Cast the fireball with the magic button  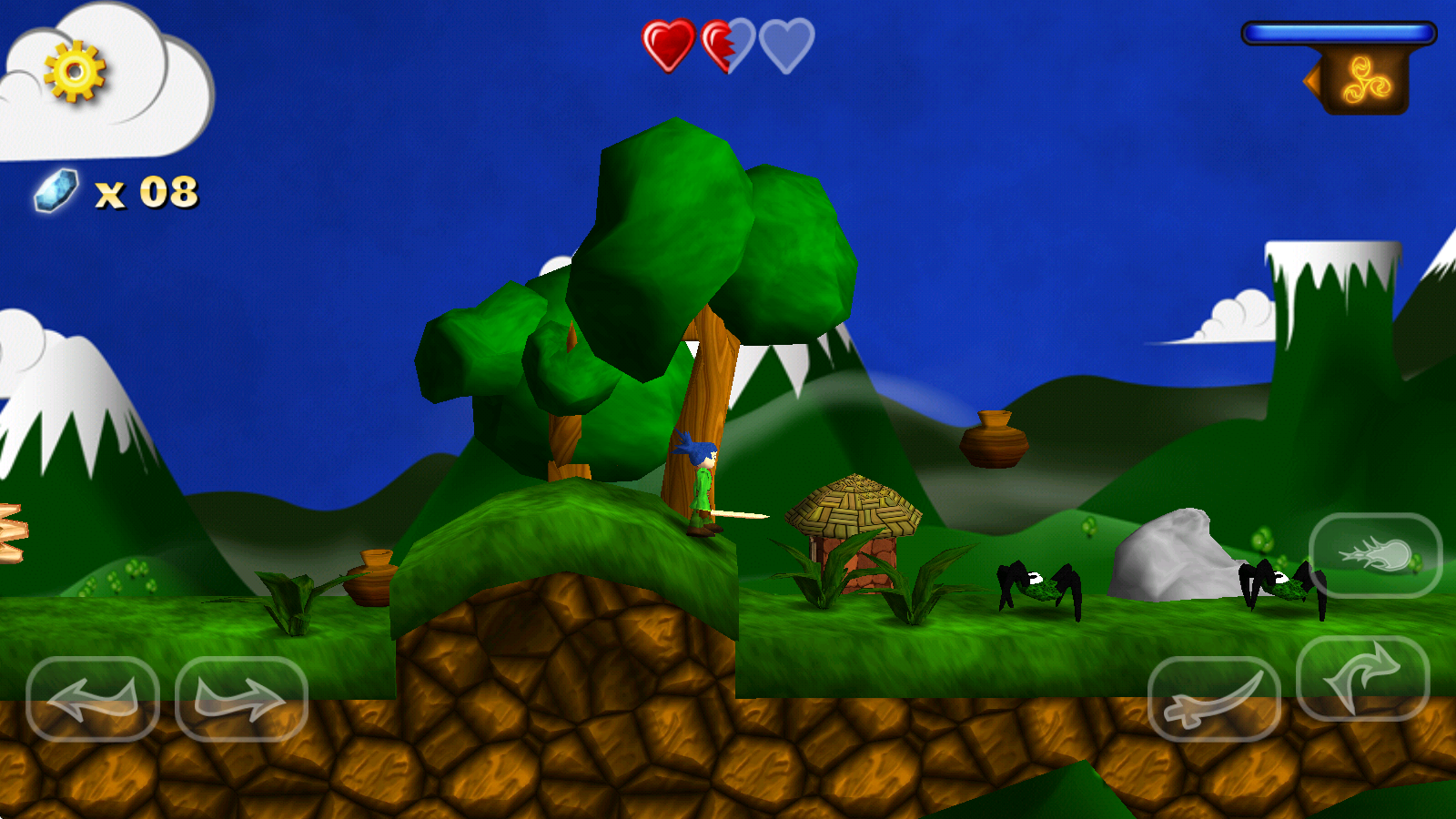tap(1375, 555)
